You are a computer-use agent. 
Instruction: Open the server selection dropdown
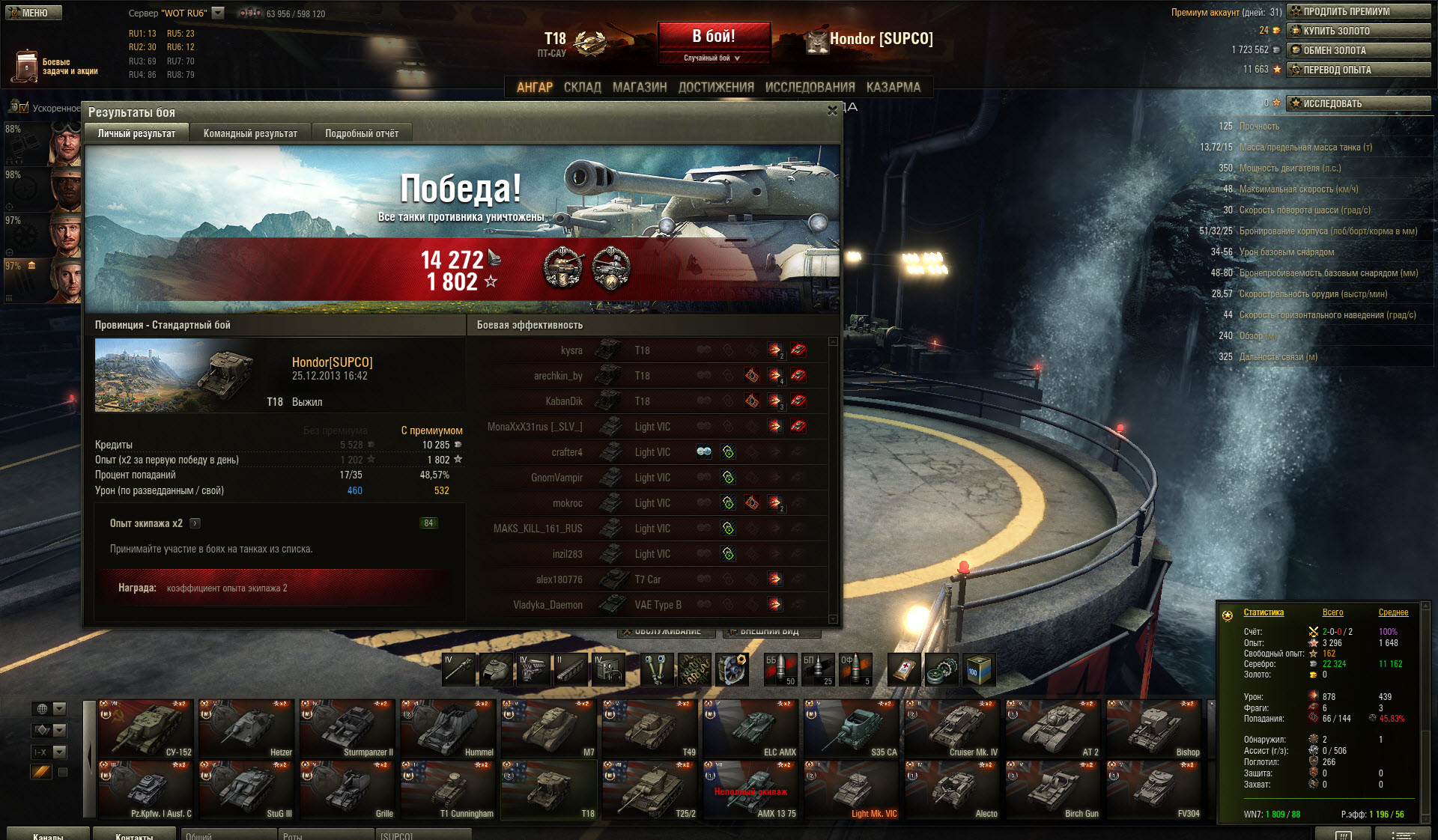click(x=218, y=13)
